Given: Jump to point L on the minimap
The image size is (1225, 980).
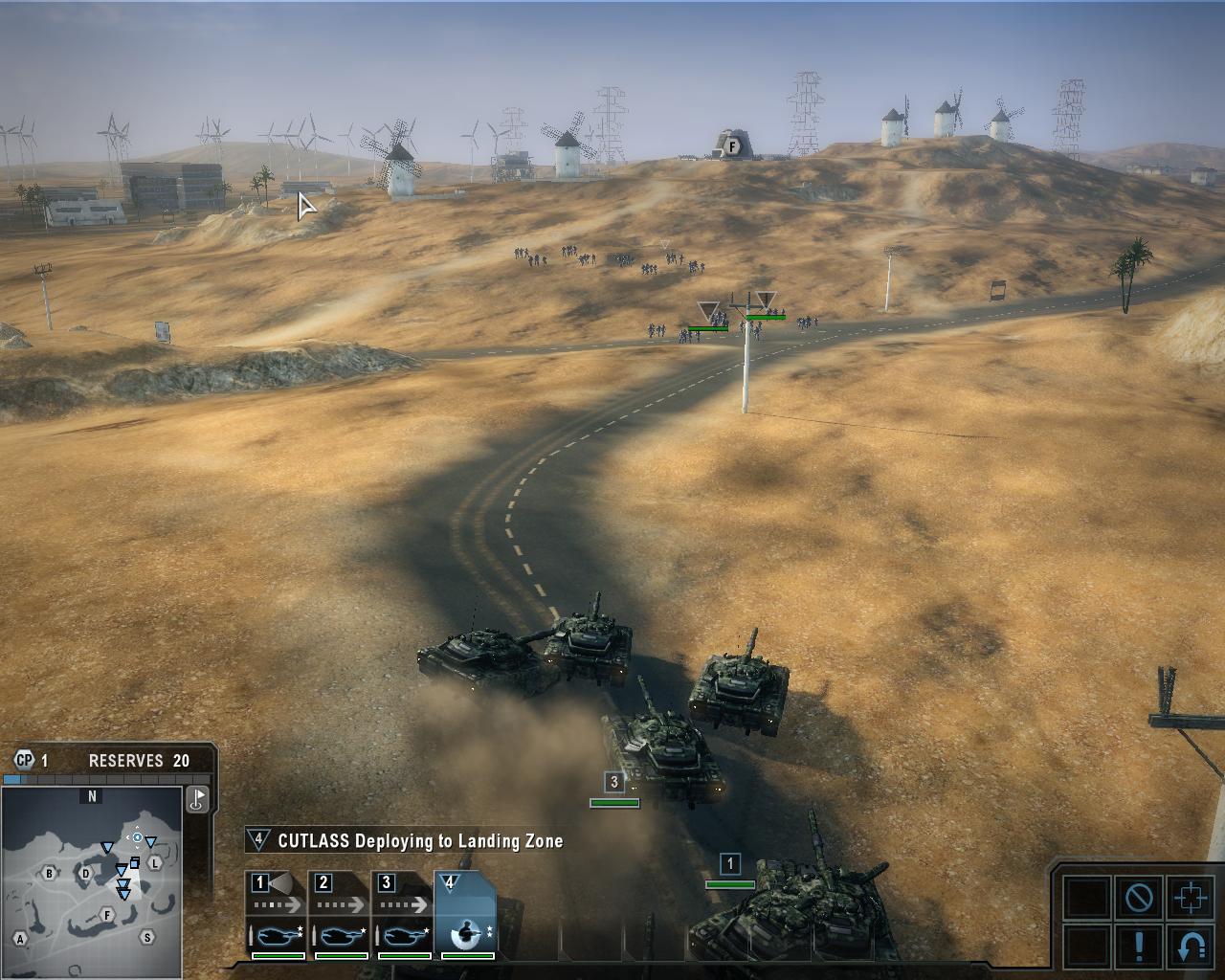Looking at the screenshot, I should click(x=155, y=864).
